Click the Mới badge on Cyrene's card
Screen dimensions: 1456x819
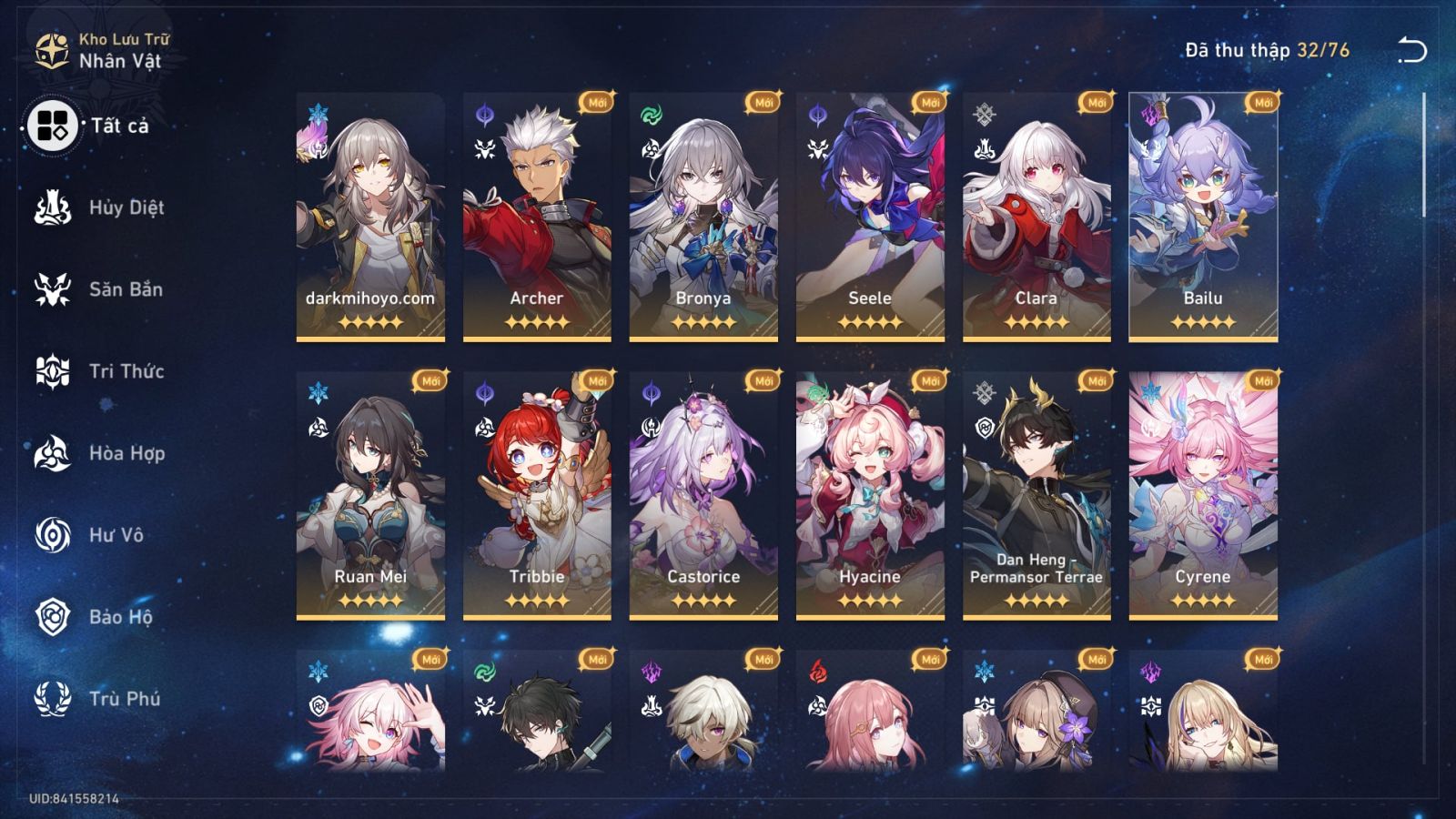pos(1266,379)
